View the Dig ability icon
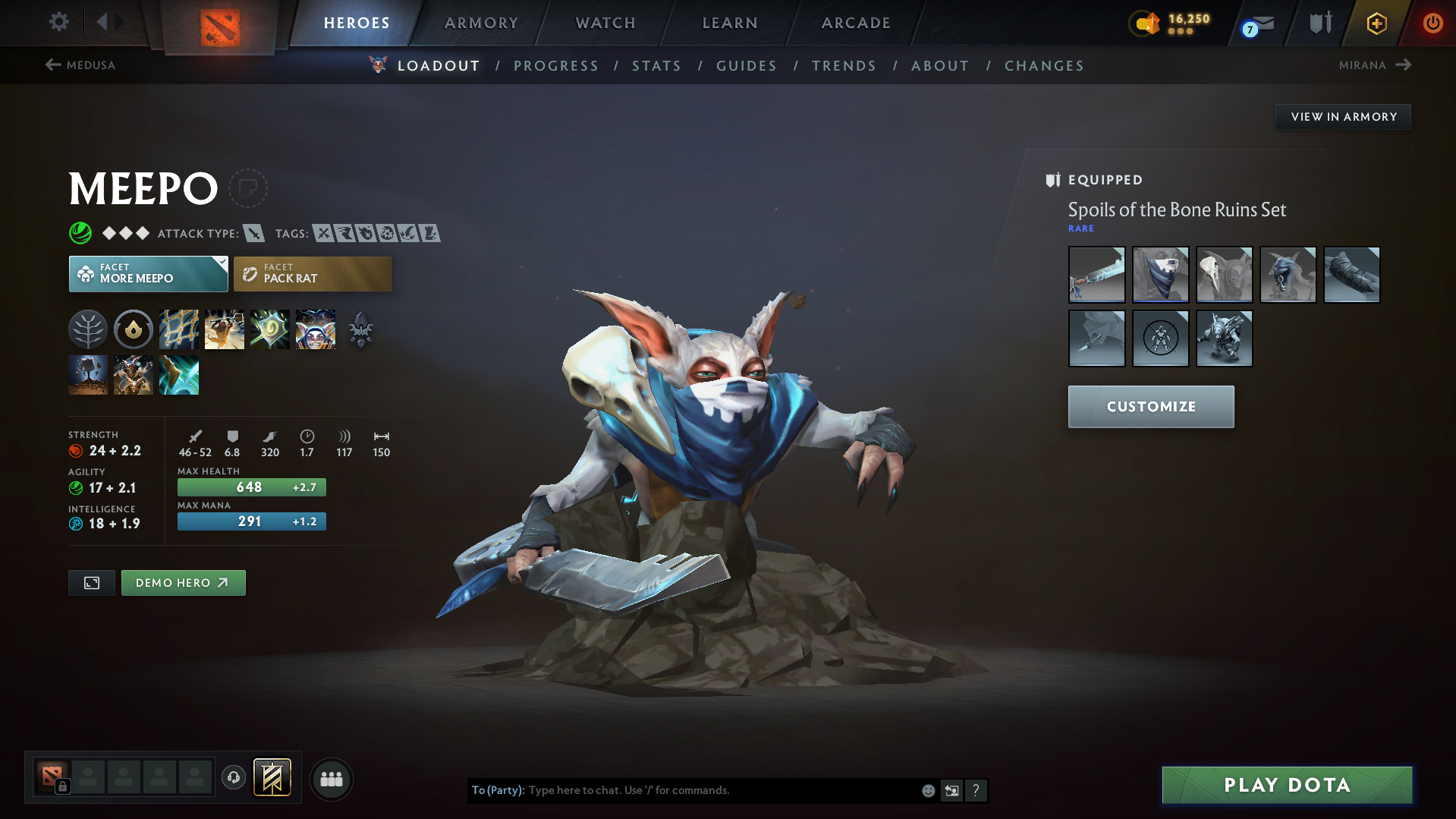Viewport: 1456px width, 819px height. click(88, 375)
